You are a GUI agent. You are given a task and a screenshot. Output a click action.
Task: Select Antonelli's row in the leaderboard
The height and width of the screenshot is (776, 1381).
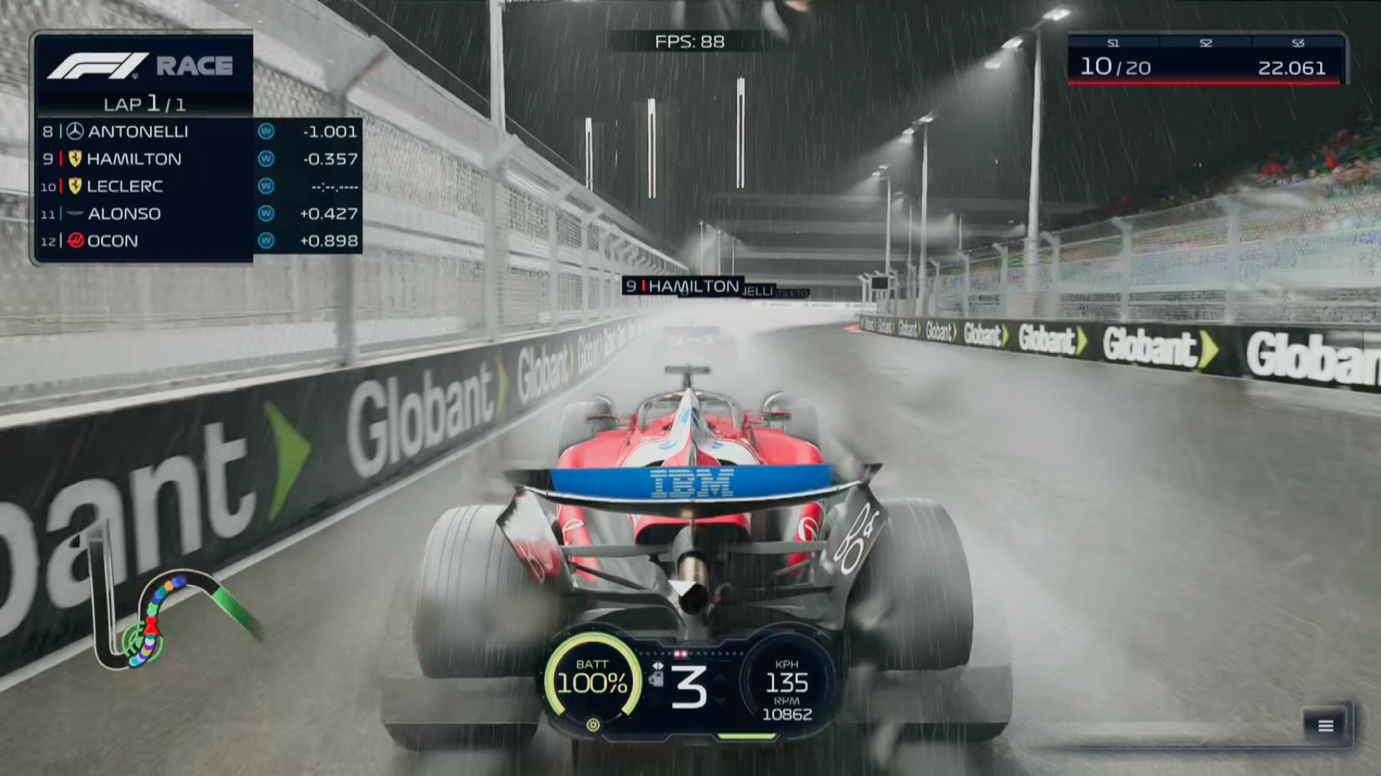pos(198,131)
